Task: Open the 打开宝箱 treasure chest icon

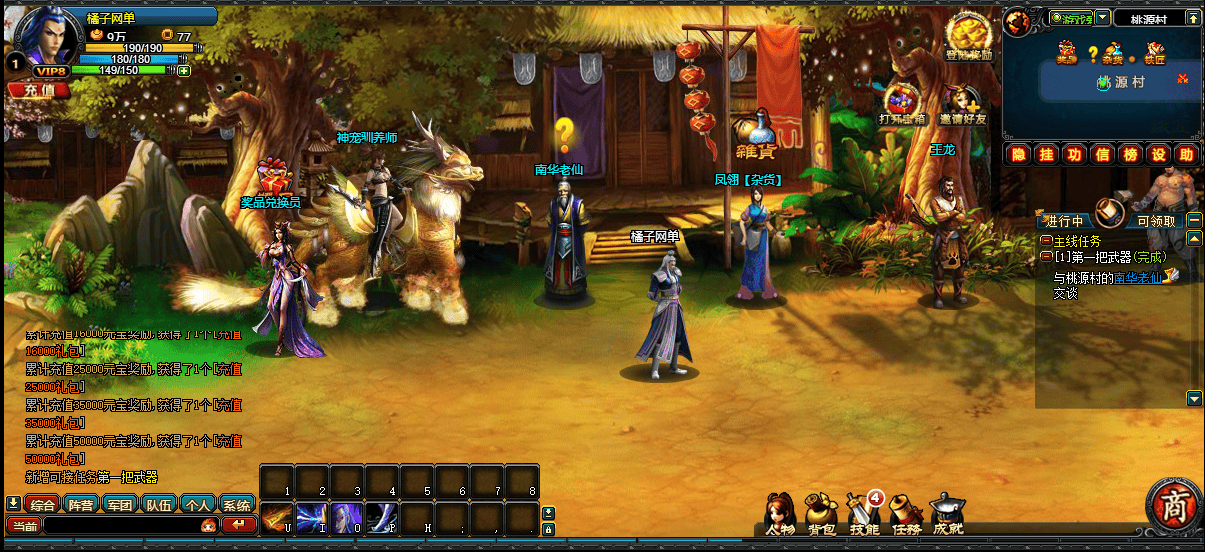Action: point(902,105)
